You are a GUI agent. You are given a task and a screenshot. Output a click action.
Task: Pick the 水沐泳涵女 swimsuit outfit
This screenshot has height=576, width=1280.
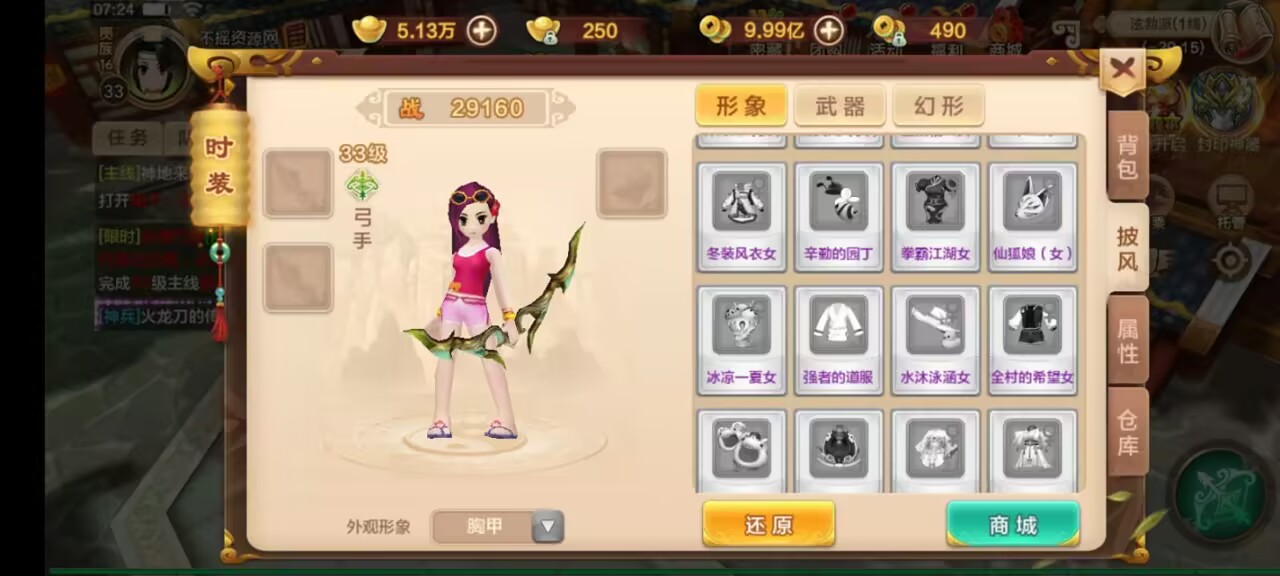[x=935, y=340]
